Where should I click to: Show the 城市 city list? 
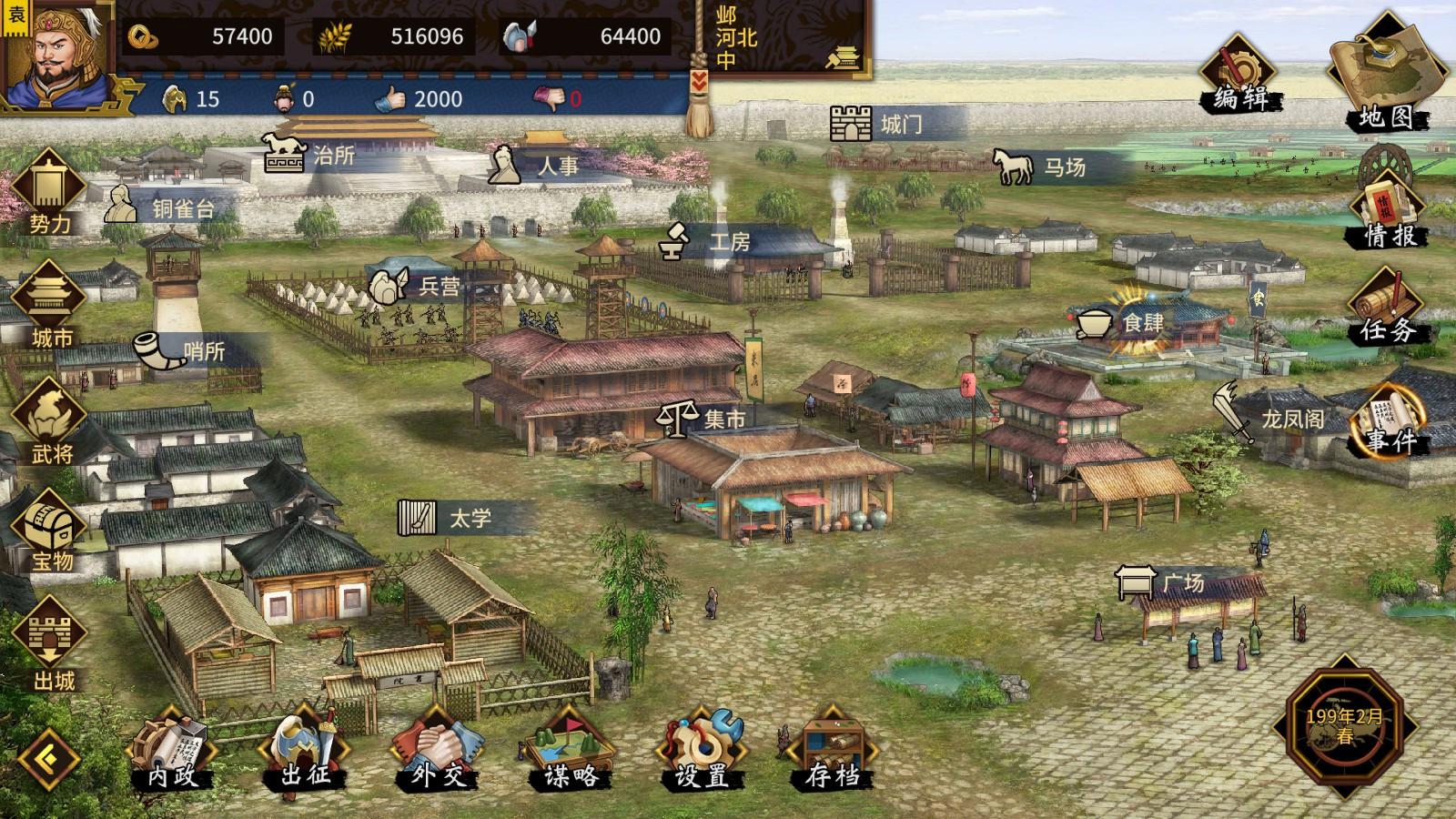click(x=50, y=306)
